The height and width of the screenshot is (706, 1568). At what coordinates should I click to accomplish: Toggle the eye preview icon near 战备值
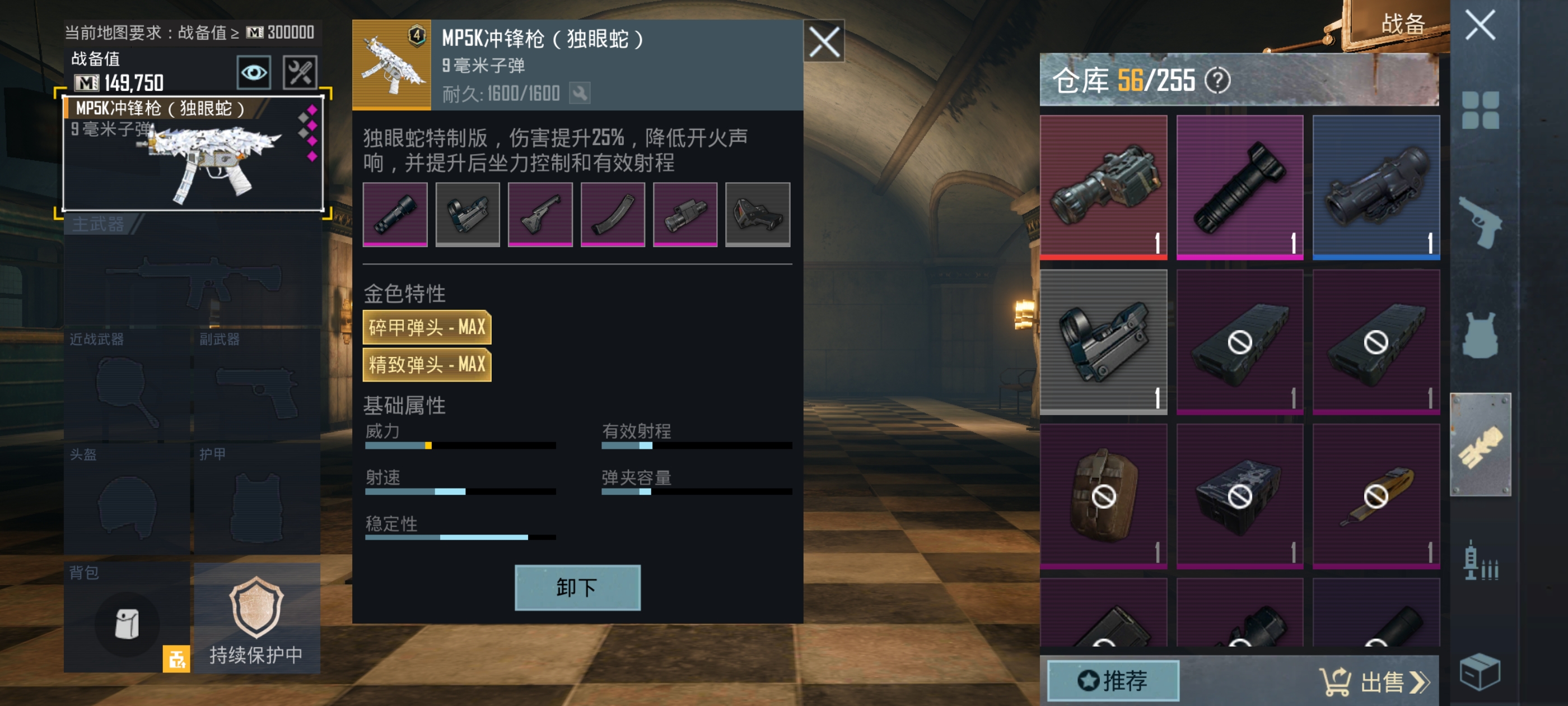[254, 72]
